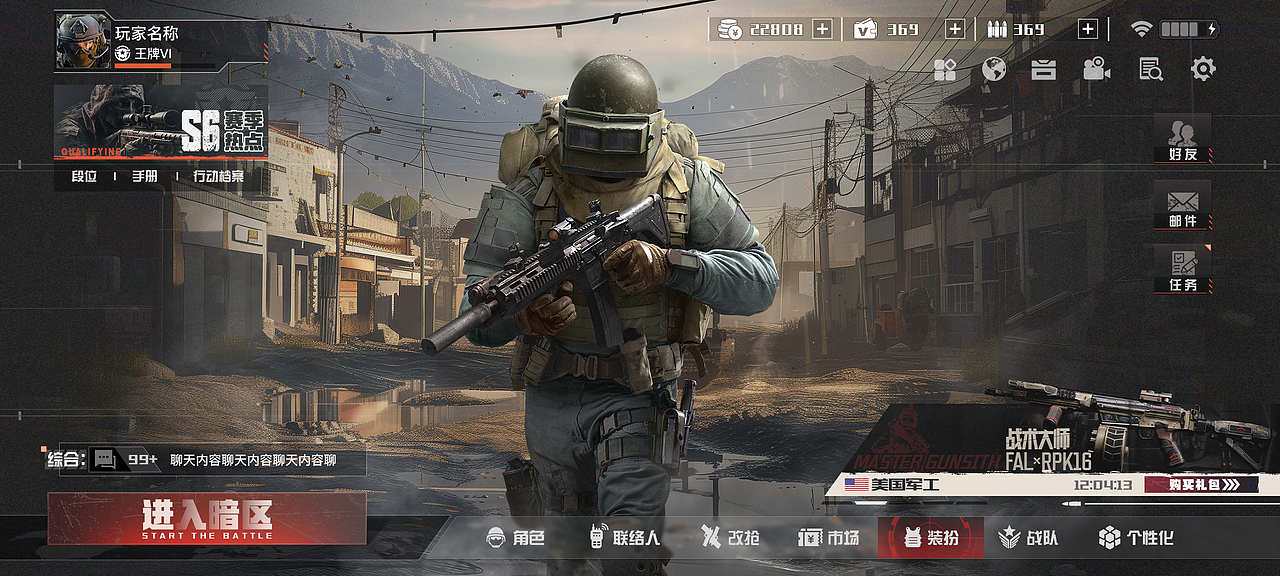
Task: Open the 任务 missions panel
Action: (1182, 270)
